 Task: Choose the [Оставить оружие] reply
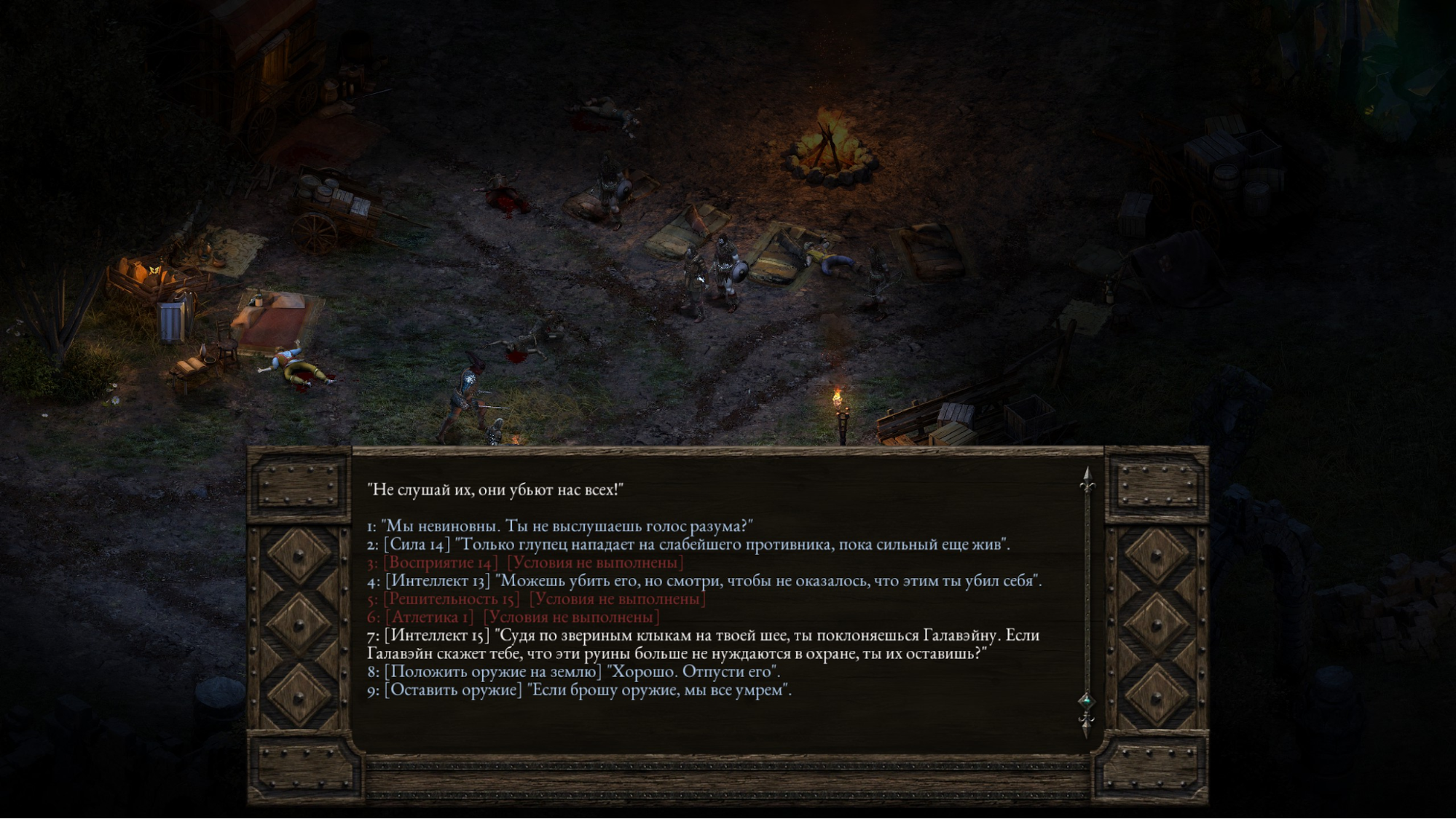[x=579, y=689]
